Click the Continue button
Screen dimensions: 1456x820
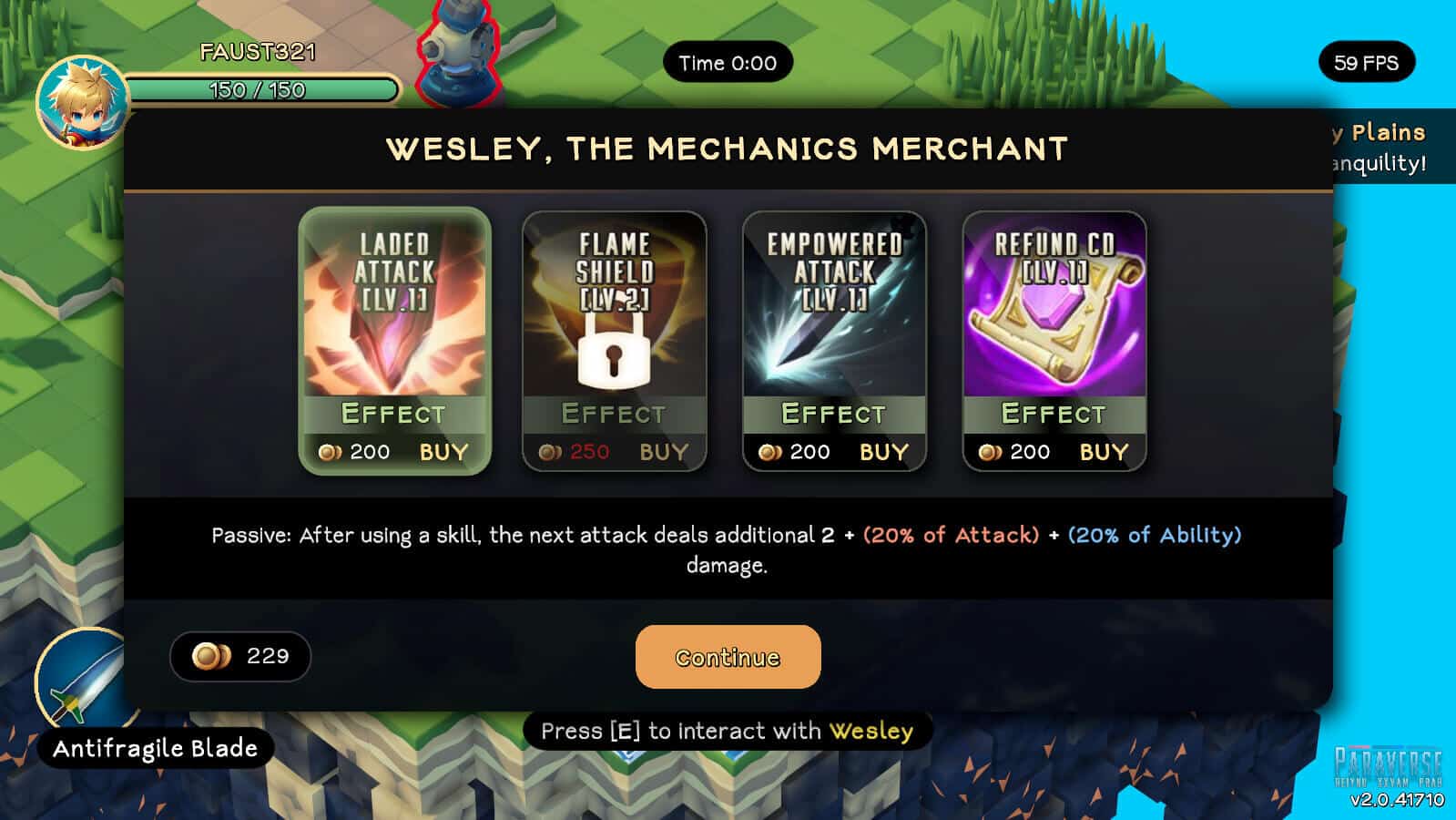coord(728,657)
